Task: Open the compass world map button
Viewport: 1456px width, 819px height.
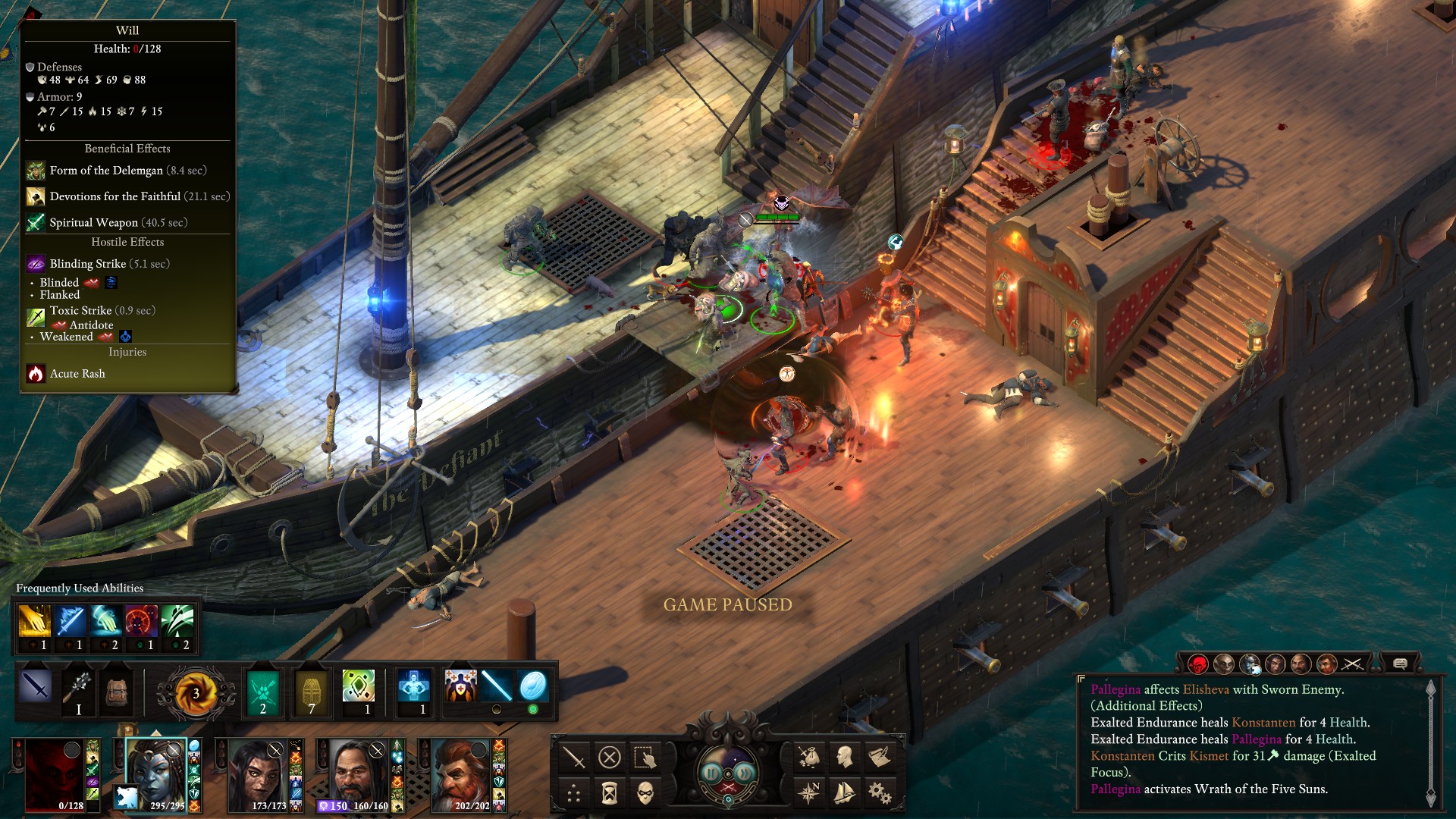Action: pyautogui.click(x=809, y=793)
